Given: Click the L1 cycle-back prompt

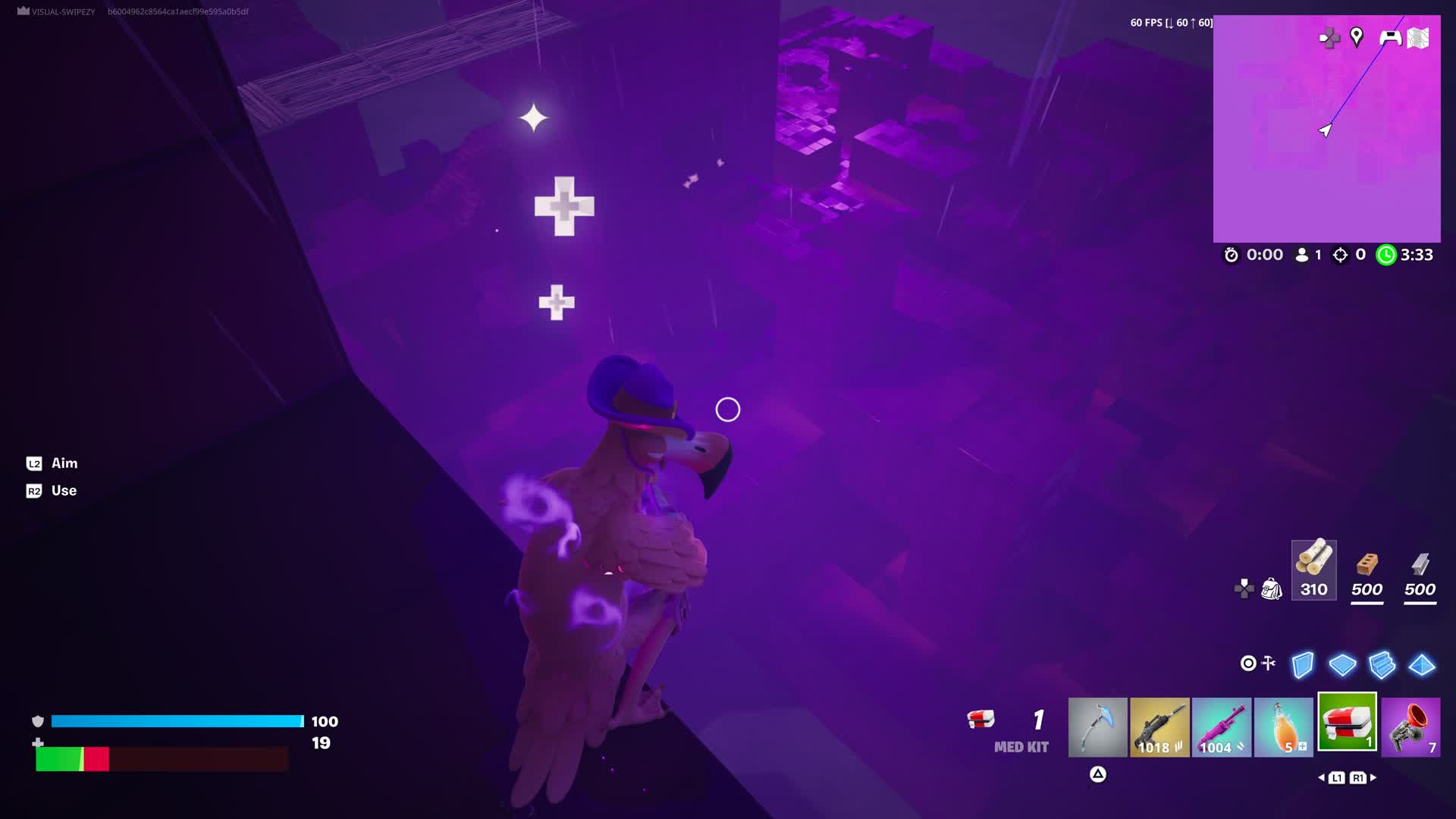Looking at the screenshot, I should pos(1337,777).
